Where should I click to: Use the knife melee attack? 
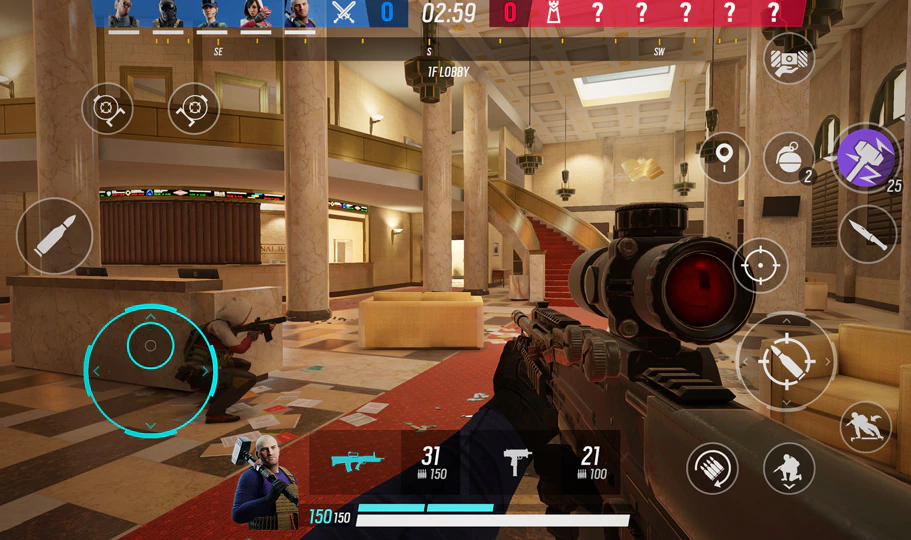[867, 234]
